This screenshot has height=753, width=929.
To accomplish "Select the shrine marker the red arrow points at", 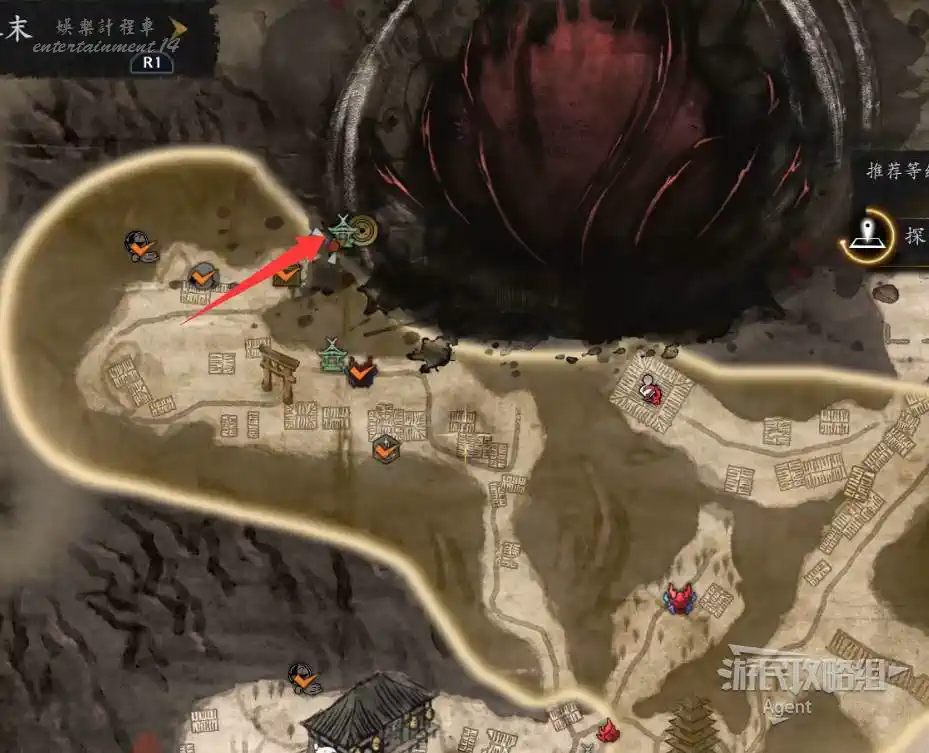I will [341, 231].
